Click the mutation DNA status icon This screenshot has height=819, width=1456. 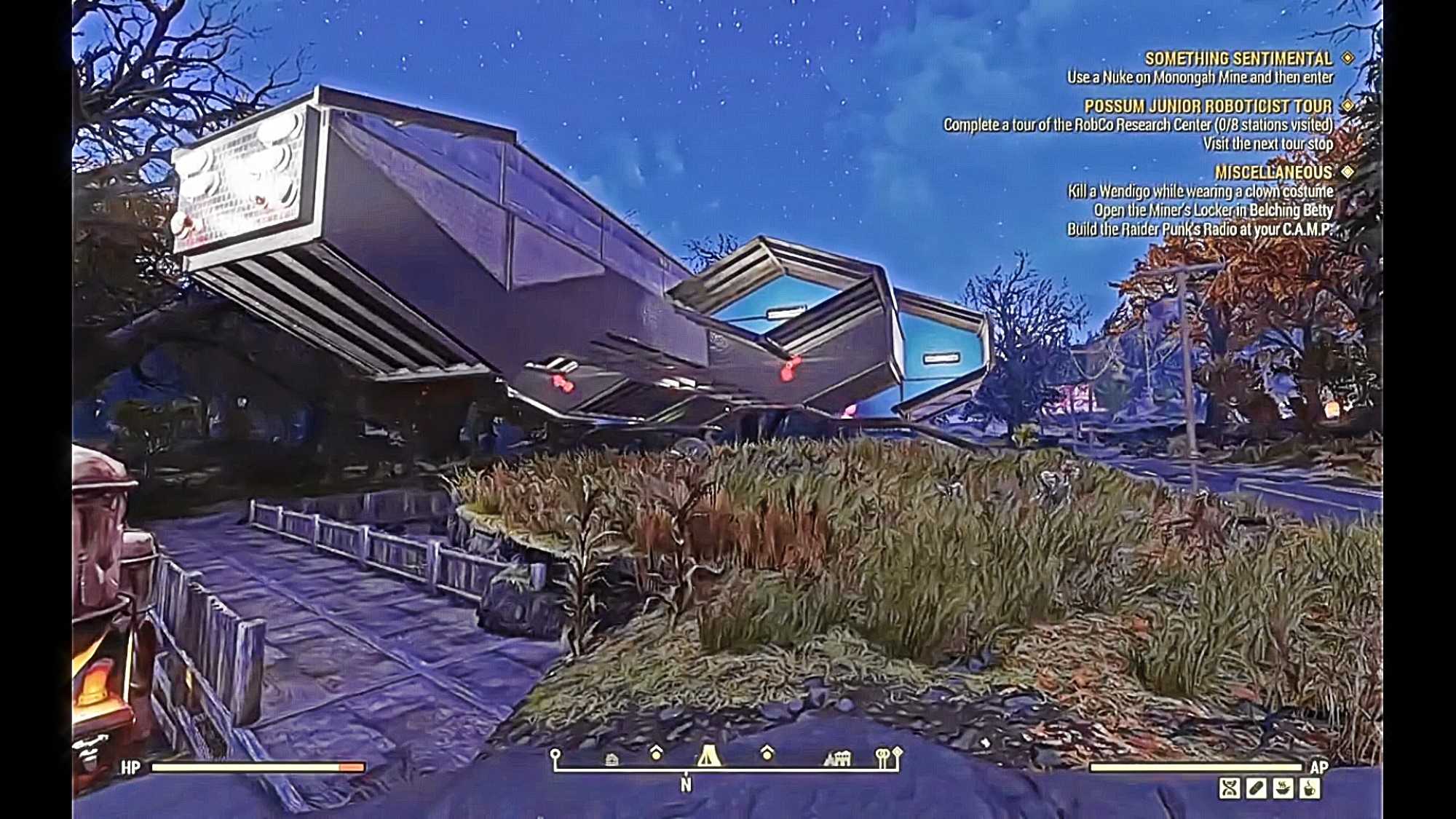click(1230, 788)
